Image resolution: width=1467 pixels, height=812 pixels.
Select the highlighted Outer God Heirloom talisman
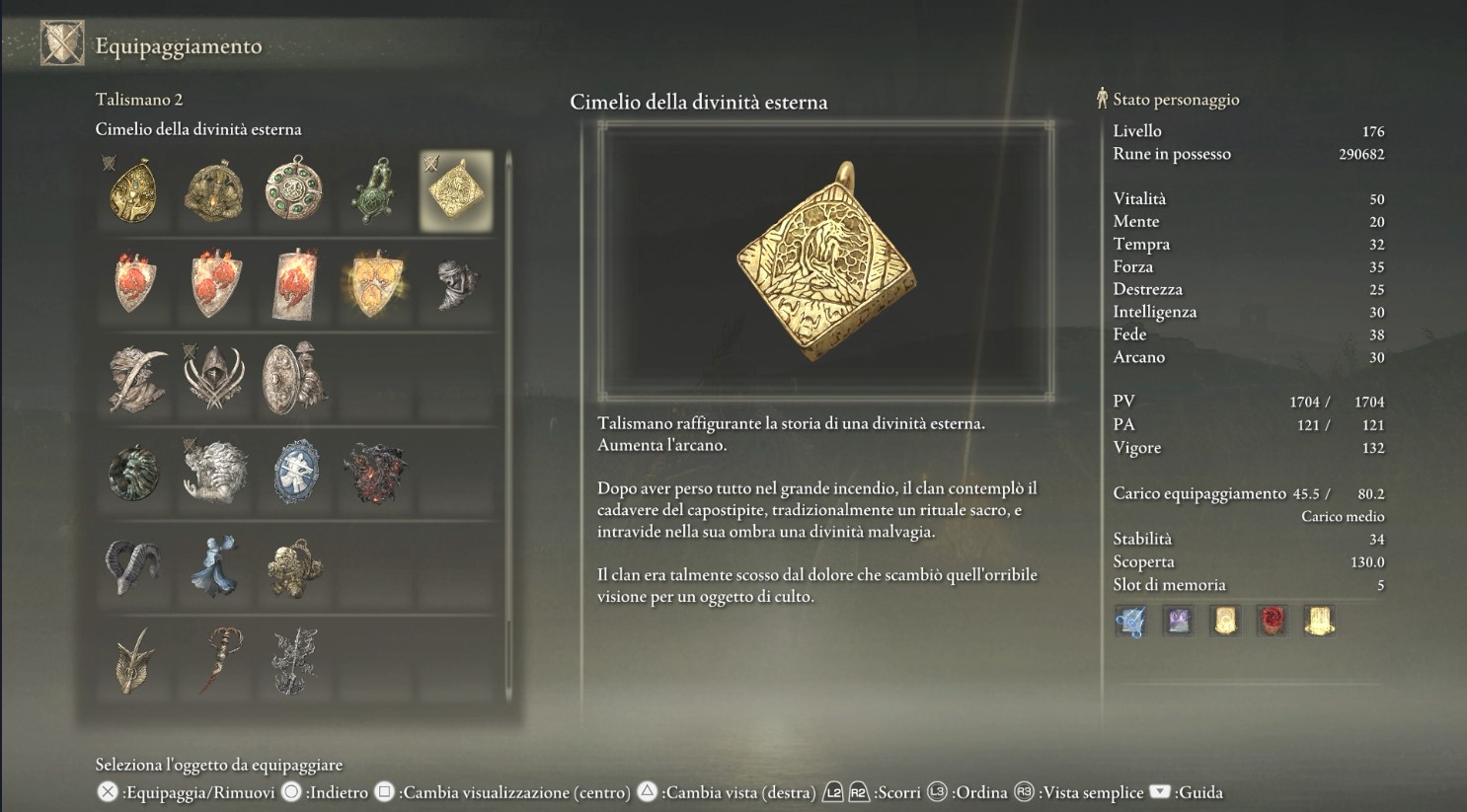(455, 190)
